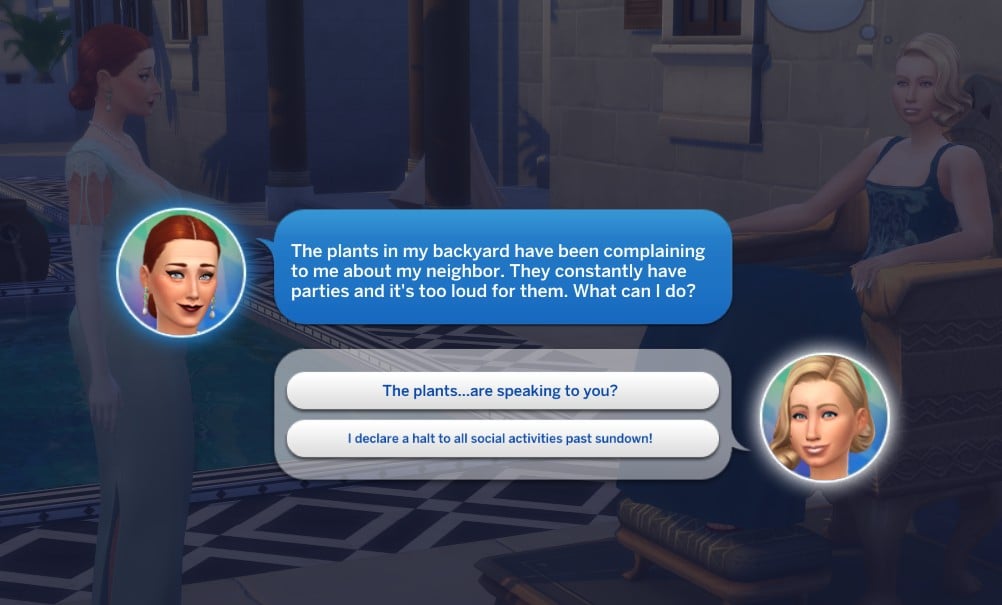Select "I declare a halt to all social activities" reply
1002x605 pixels.
pos(501,439)
